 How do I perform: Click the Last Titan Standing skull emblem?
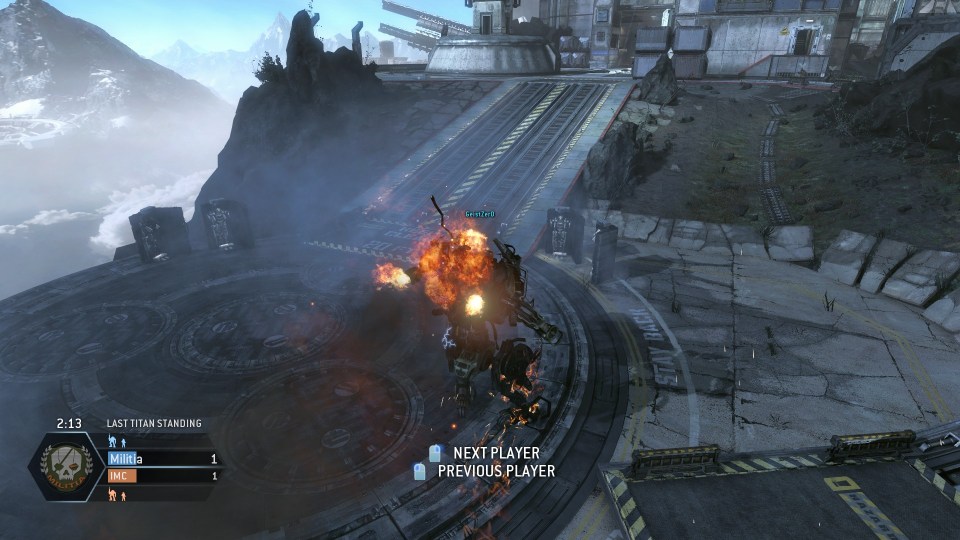66,465
